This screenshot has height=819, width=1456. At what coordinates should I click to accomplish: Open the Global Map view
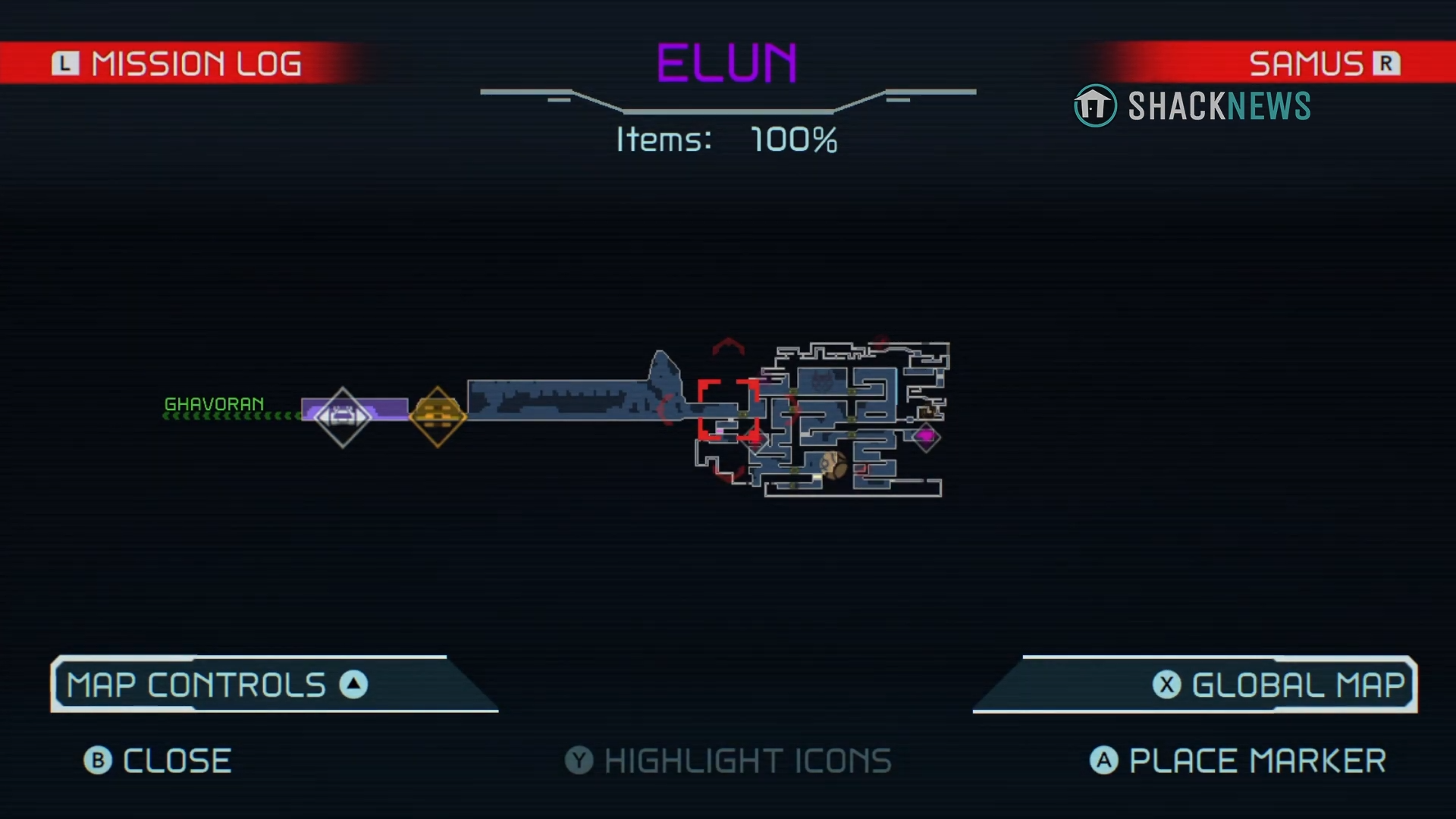click(x=1282, y=685)
